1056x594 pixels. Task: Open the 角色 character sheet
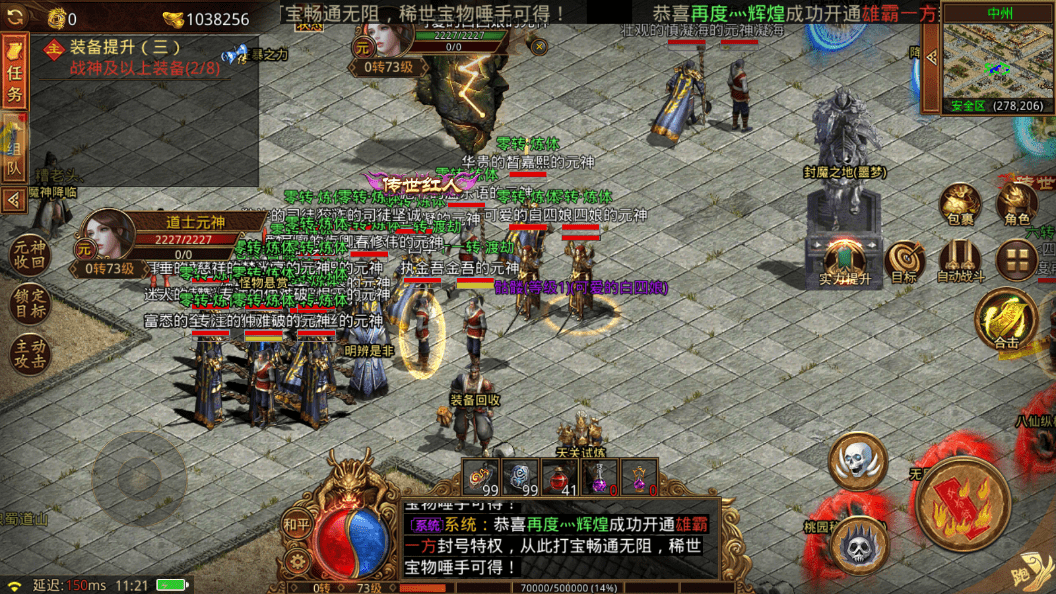point(1017,205)
